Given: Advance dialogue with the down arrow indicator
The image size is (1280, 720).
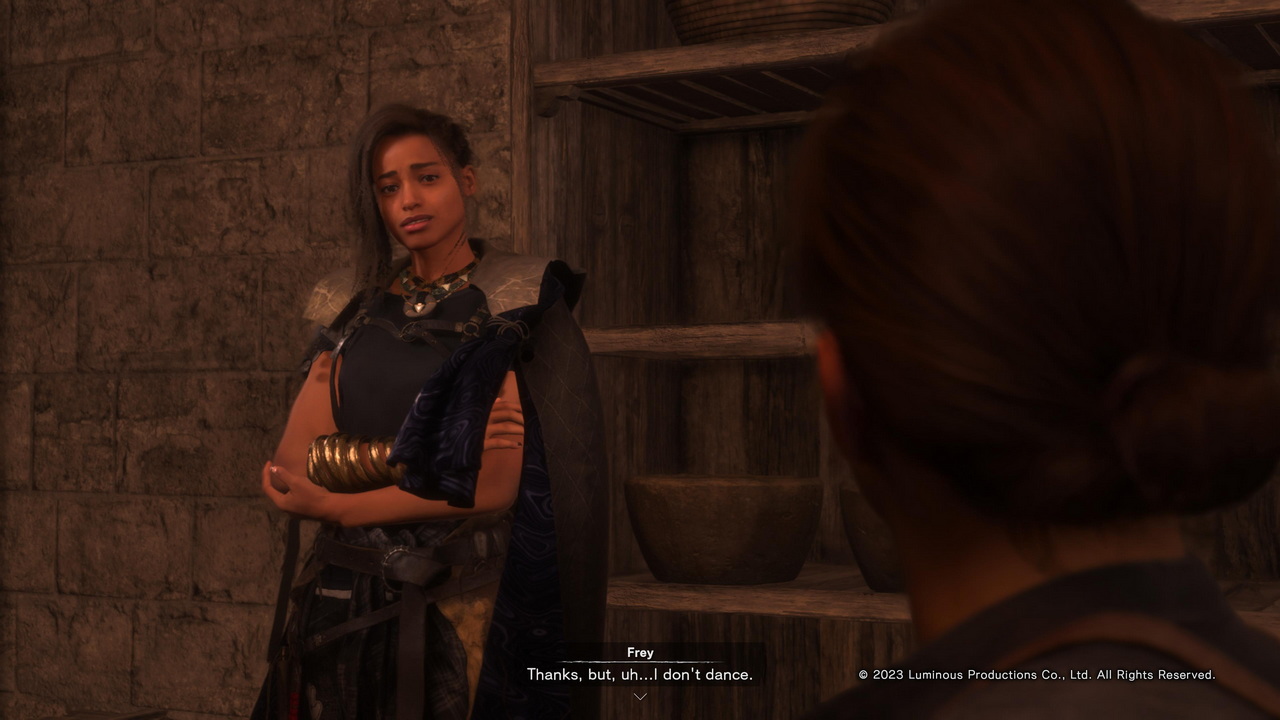Looking at the screenshot, I should click(x=640, y=696).
